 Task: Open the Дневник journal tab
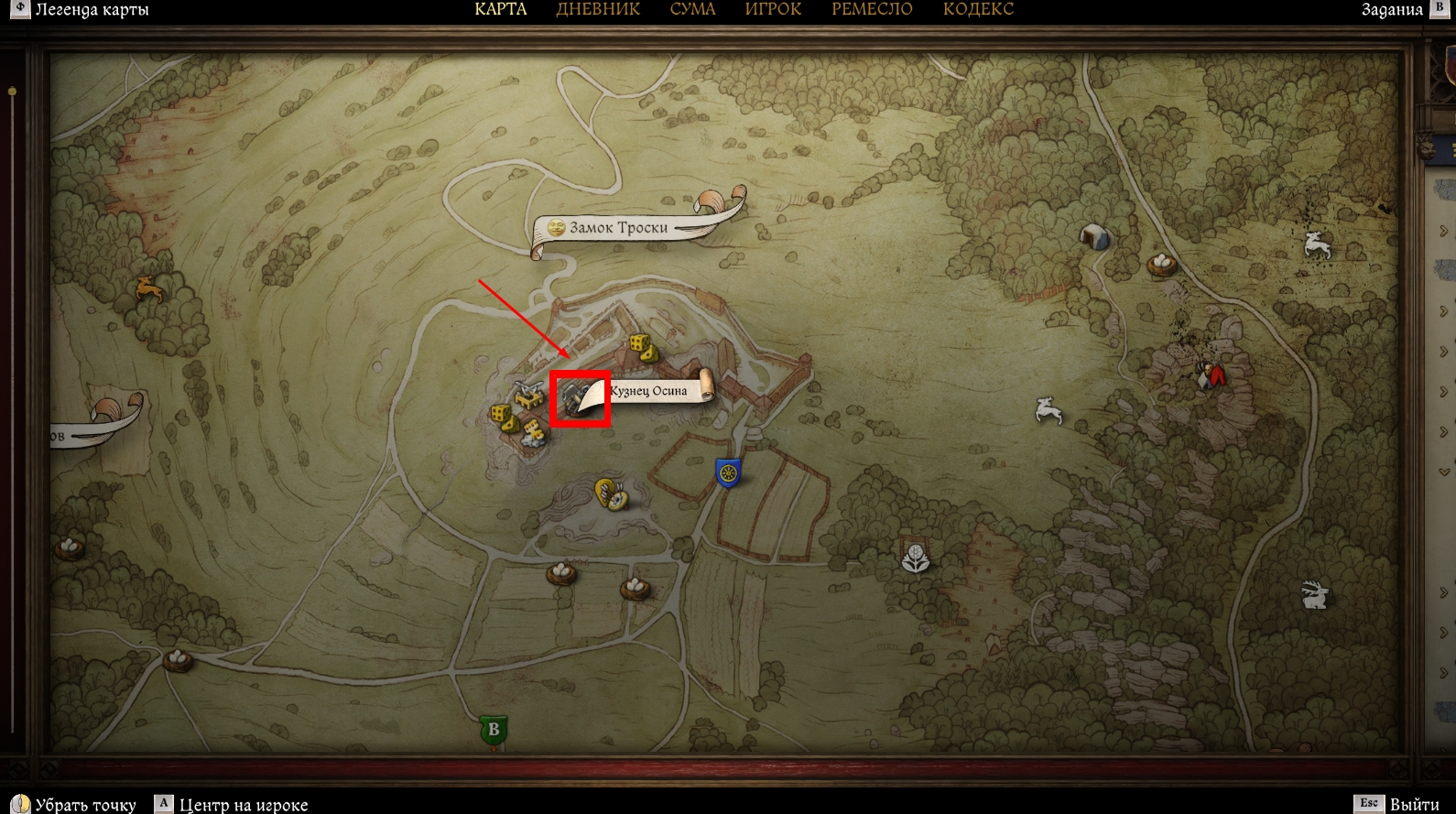(598, 10)
